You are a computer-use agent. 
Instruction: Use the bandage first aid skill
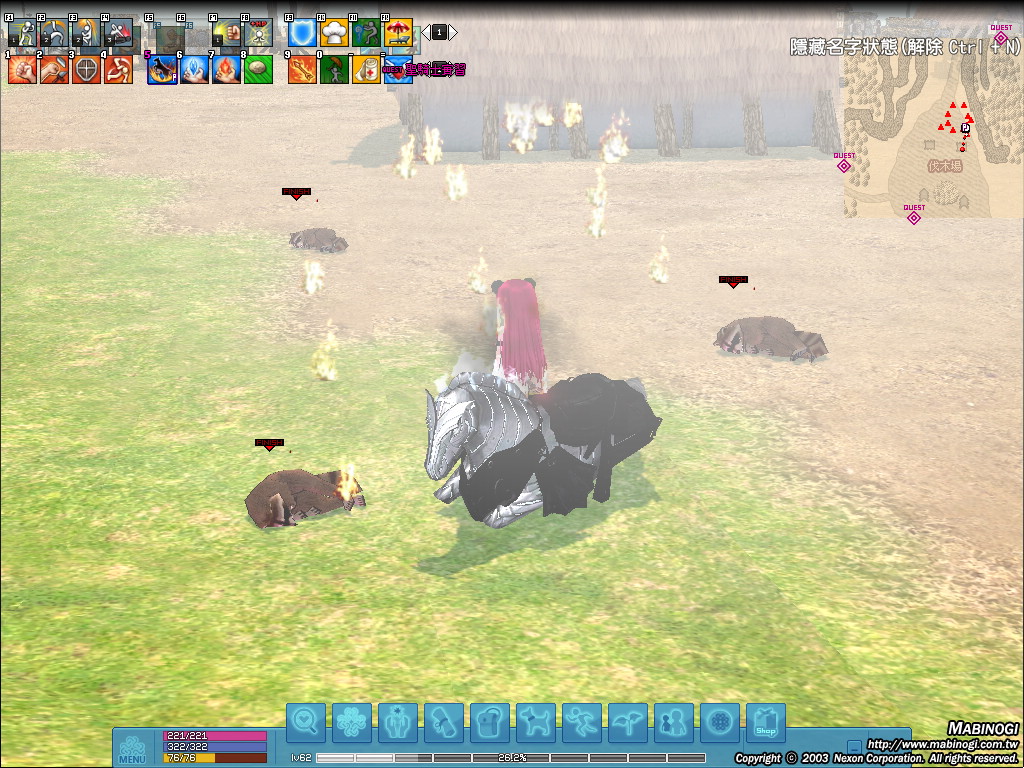click(367, 70)
